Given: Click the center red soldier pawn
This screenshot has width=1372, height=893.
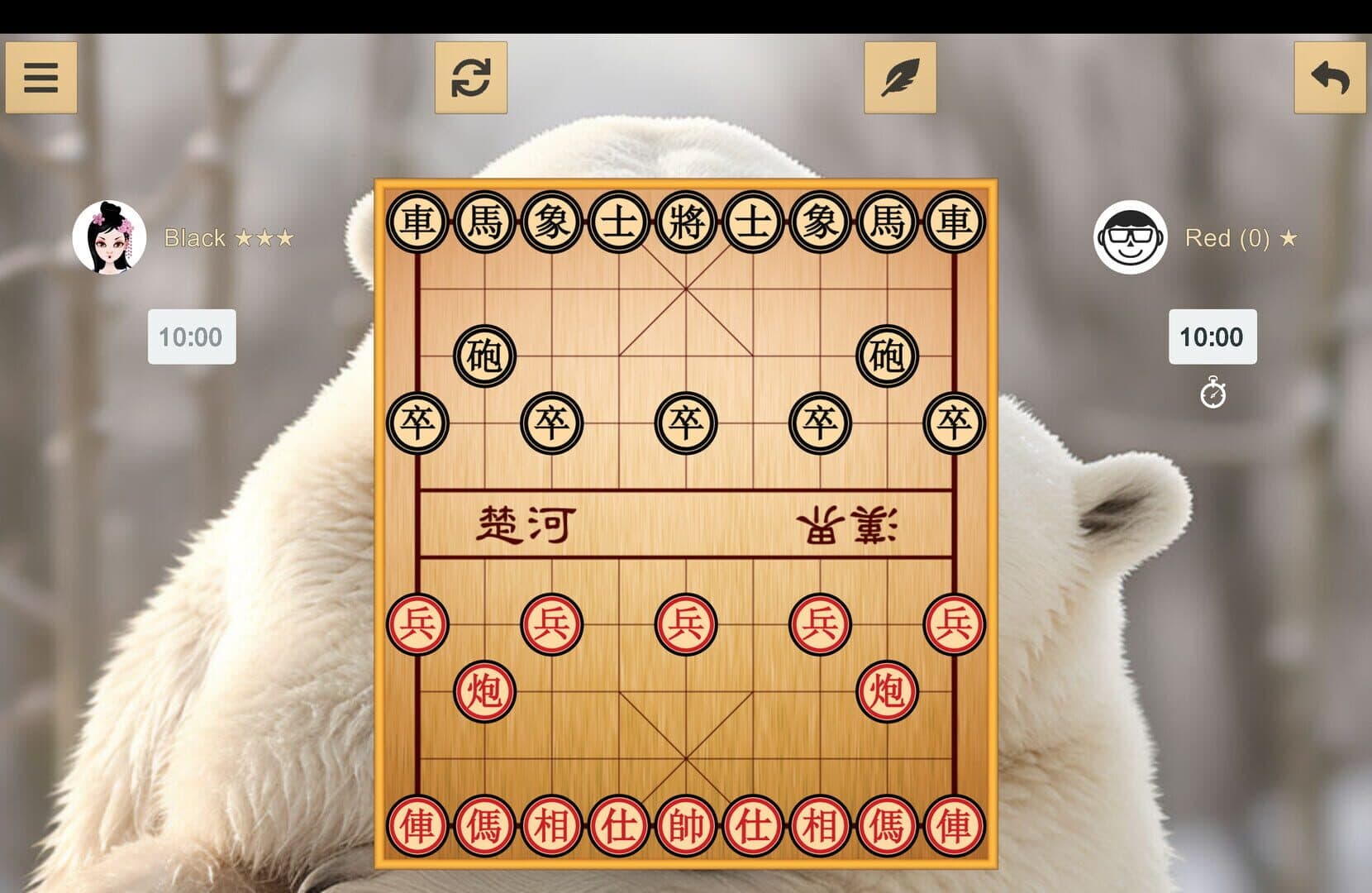Looking at the screenshot, I should [685, 623].
